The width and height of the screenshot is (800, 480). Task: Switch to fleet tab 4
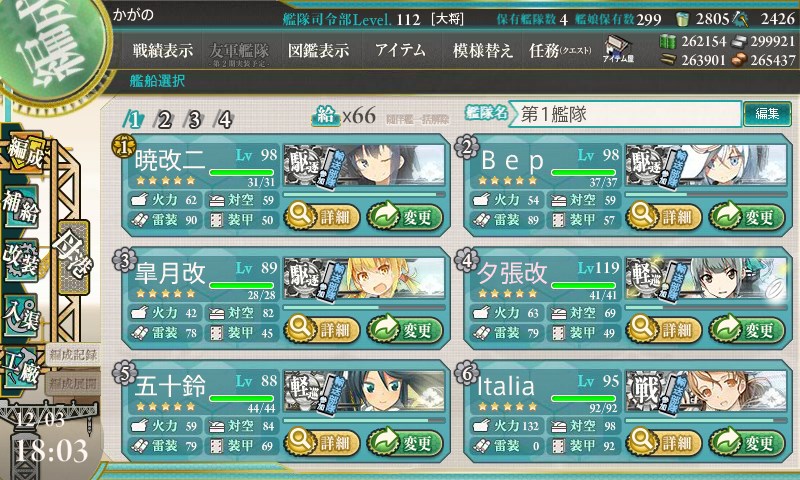[x=225, y=119]
